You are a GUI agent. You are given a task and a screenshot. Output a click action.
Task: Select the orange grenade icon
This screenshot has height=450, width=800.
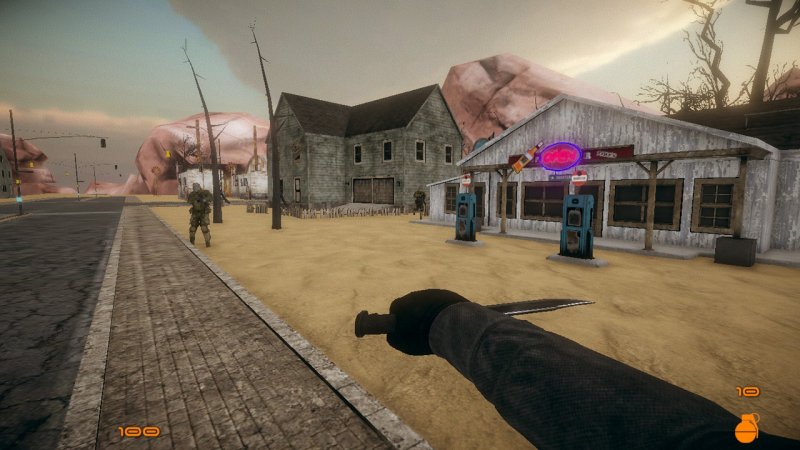click(746, 428)
